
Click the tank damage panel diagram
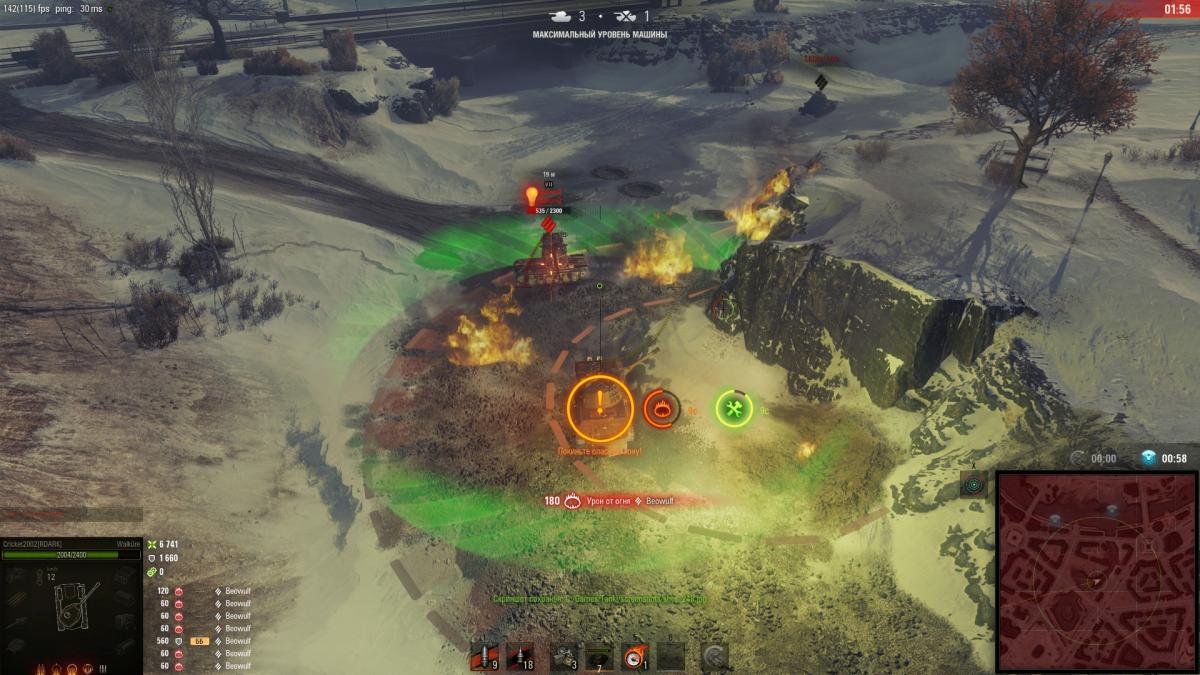tap(70, 606)
